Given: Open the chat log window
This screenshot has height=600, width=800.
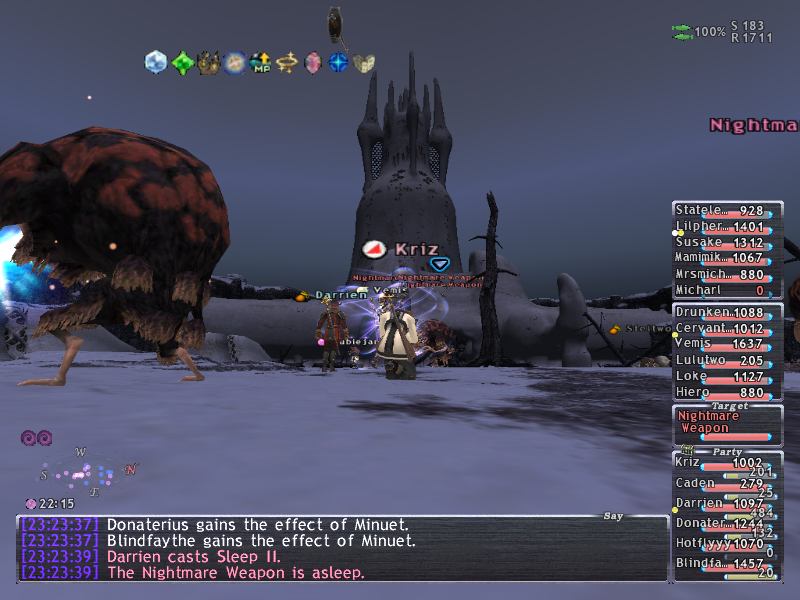Looking at the screenshot, I should (342, 550).
